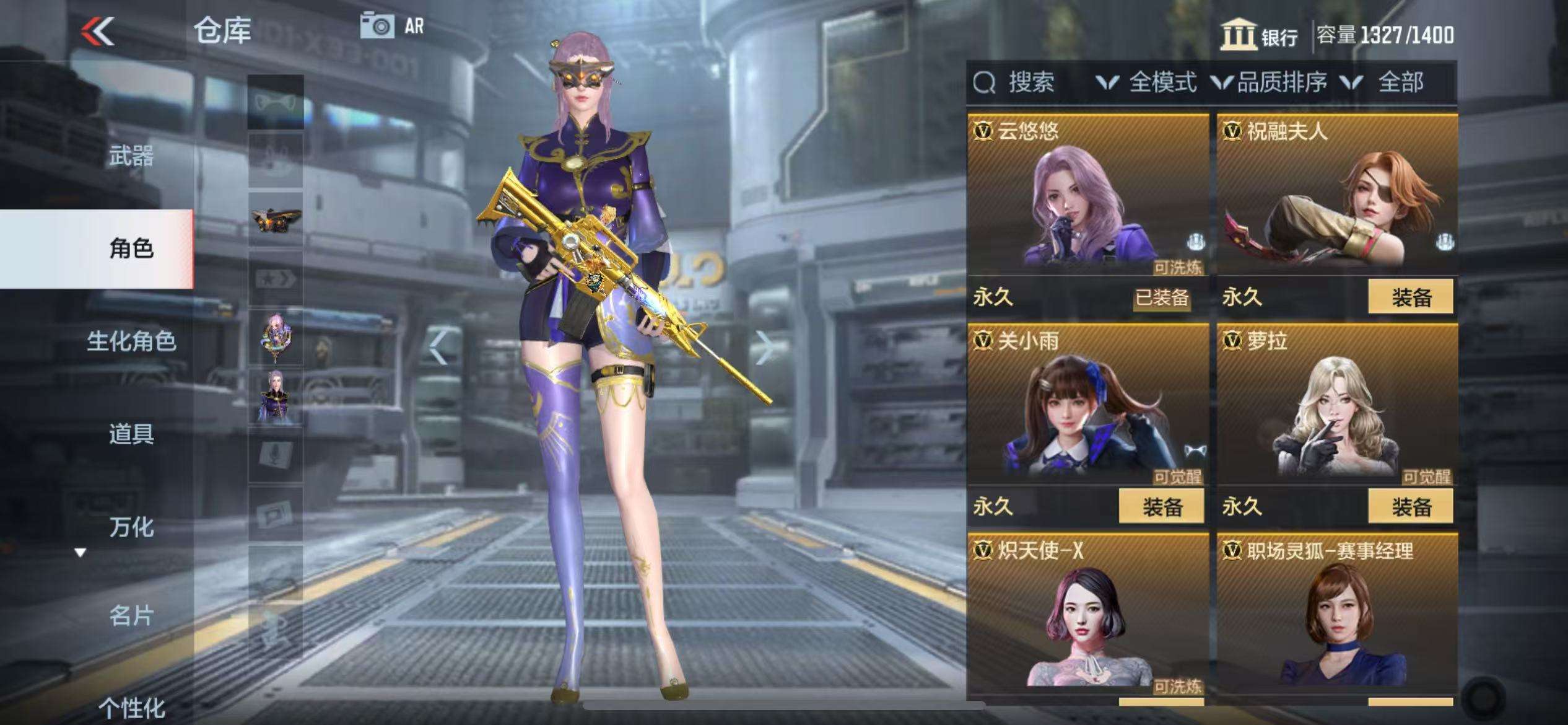
Task: Rotate character with the right arrow
Action: (x=765, y=347)
